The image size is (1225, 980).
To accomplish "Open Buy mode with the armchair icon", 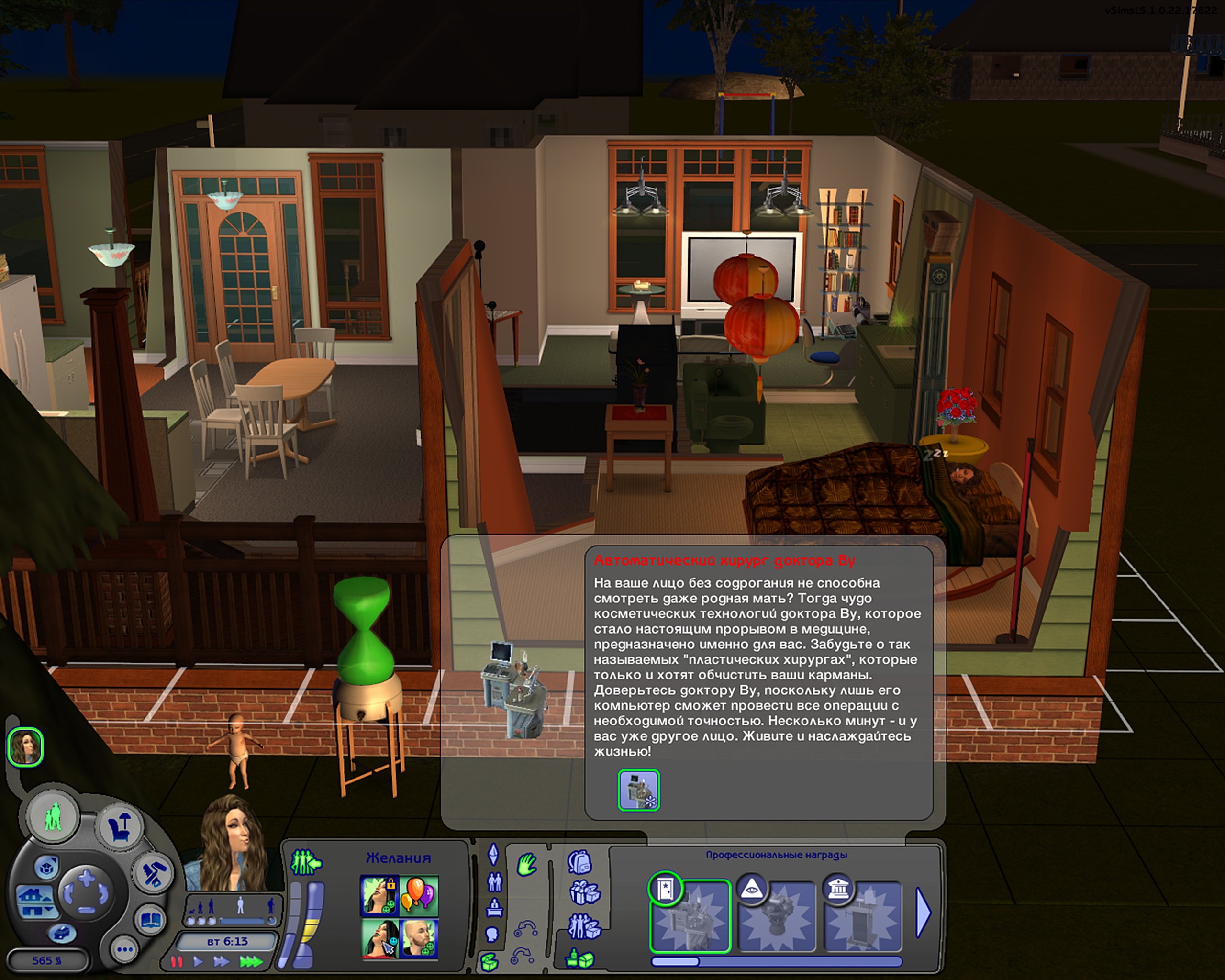I will point(121,826).
